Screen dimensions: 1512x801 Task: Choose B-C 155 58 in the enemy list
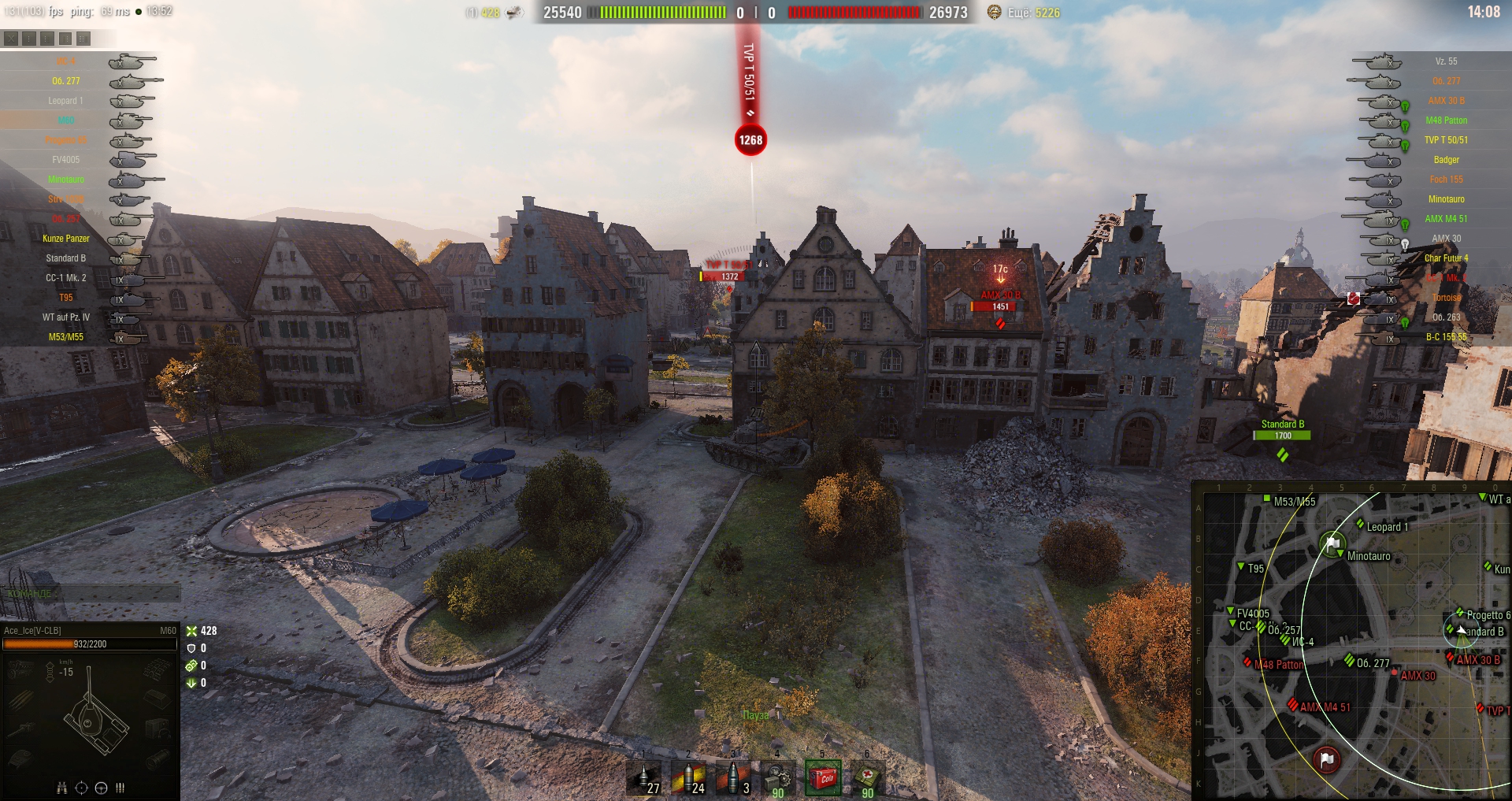[1446, 337]
